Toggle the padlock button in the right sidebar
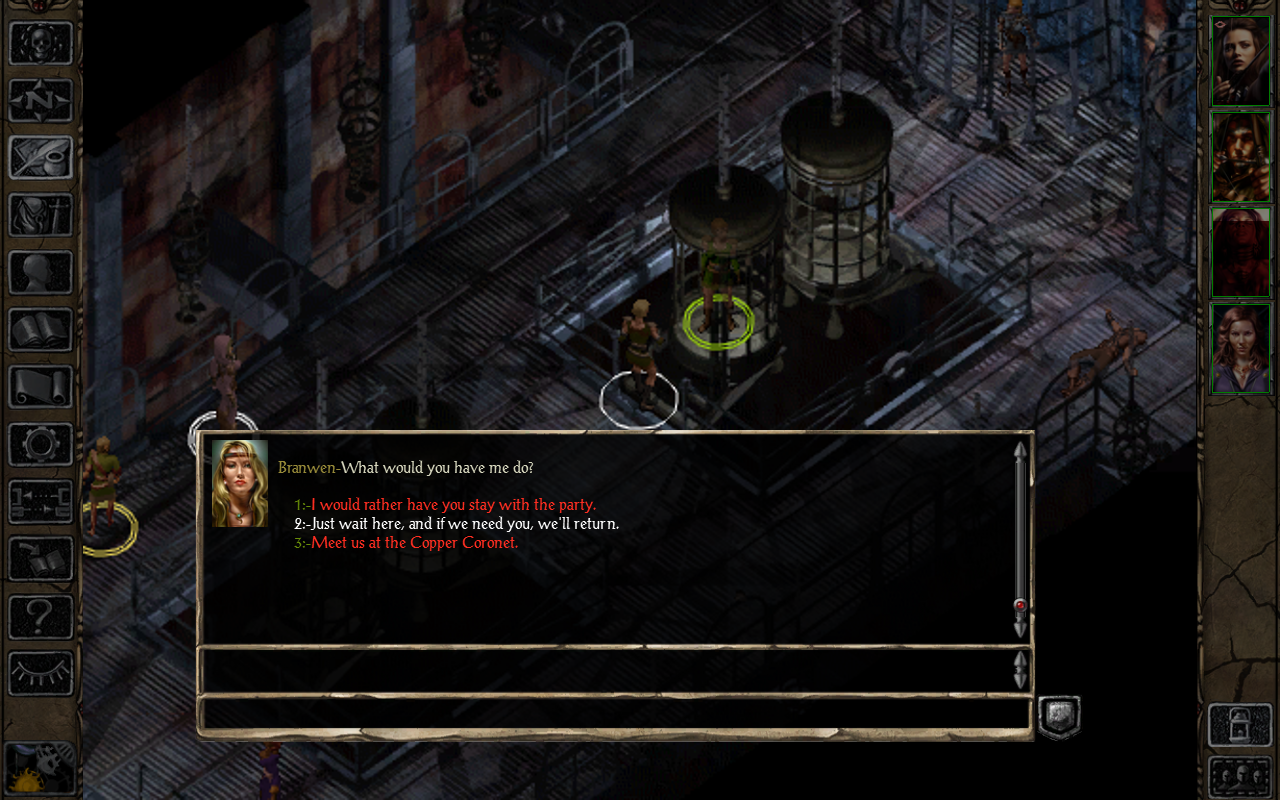This screenshot has width=1280, height=800. coord(1240,725)
